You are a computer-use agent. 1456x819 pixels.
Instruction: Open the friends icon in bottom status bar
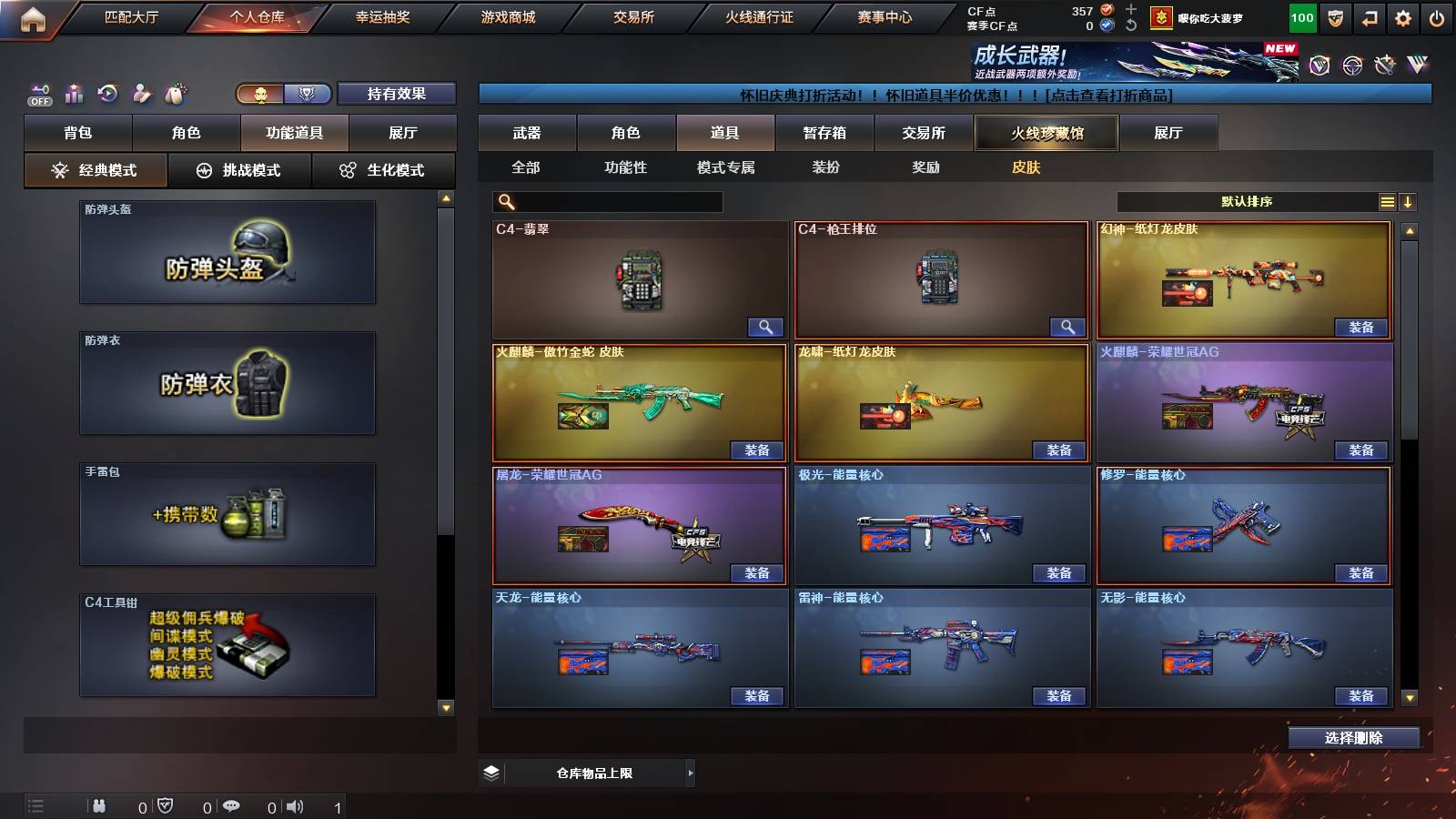point(98,804)
